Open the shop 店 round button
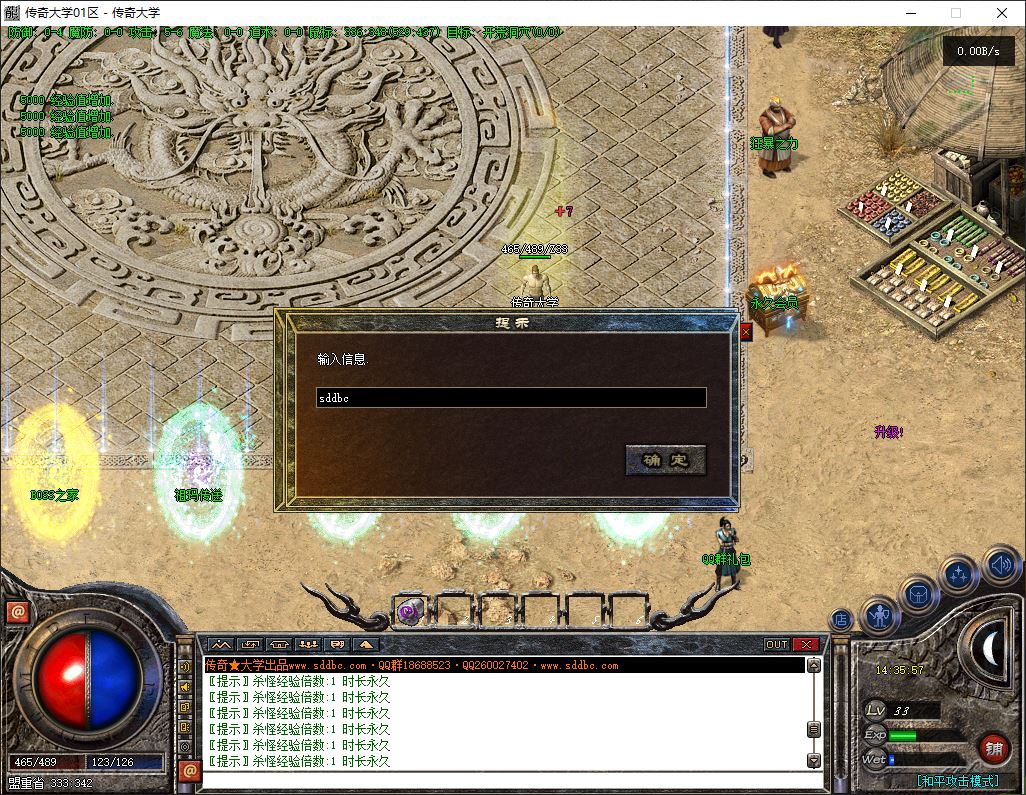 841,620
